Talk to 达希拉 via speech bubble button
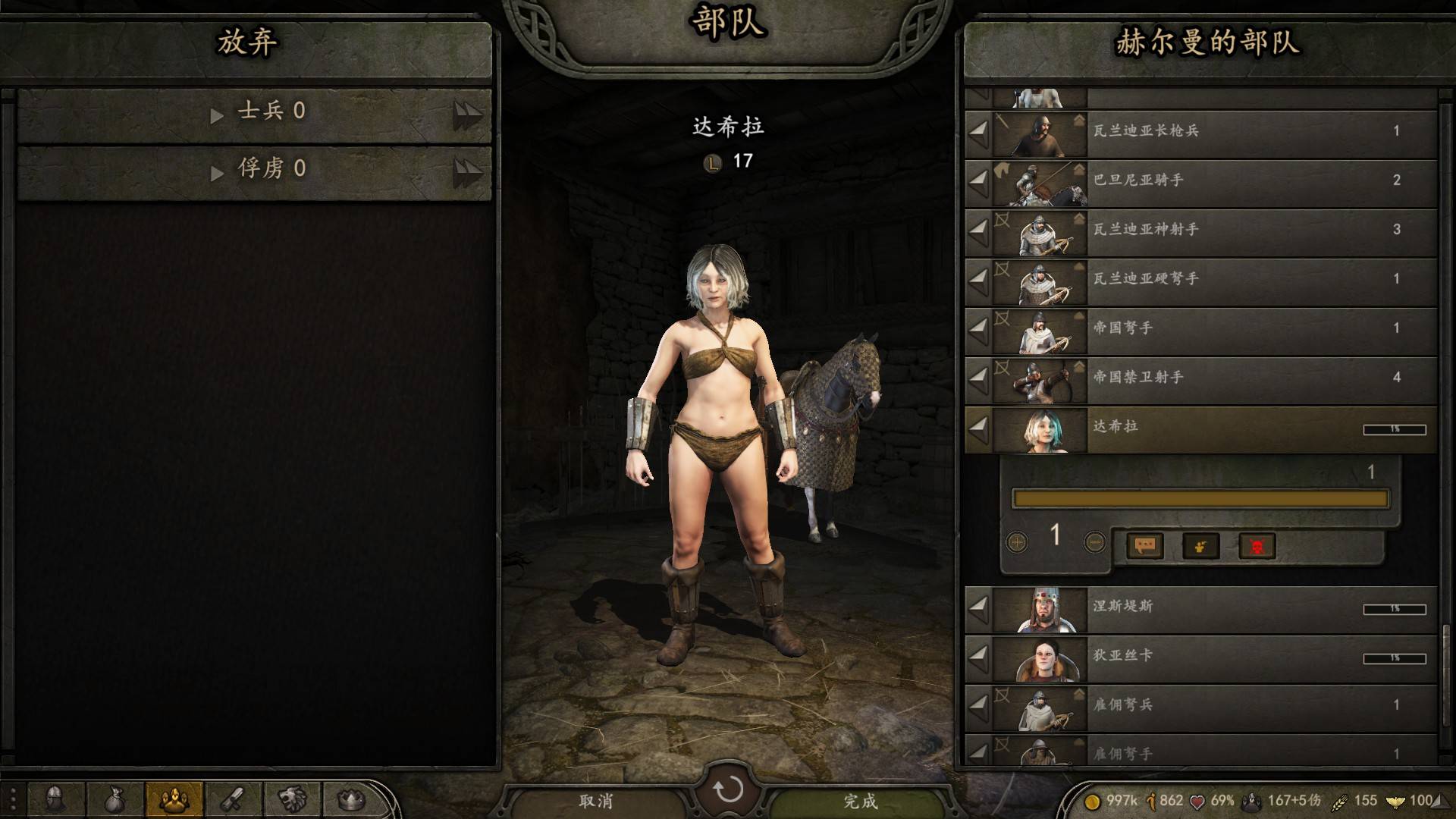The width and height of the screenshot is (1456, 819). pyautogui.click(x=1145, y=545)
